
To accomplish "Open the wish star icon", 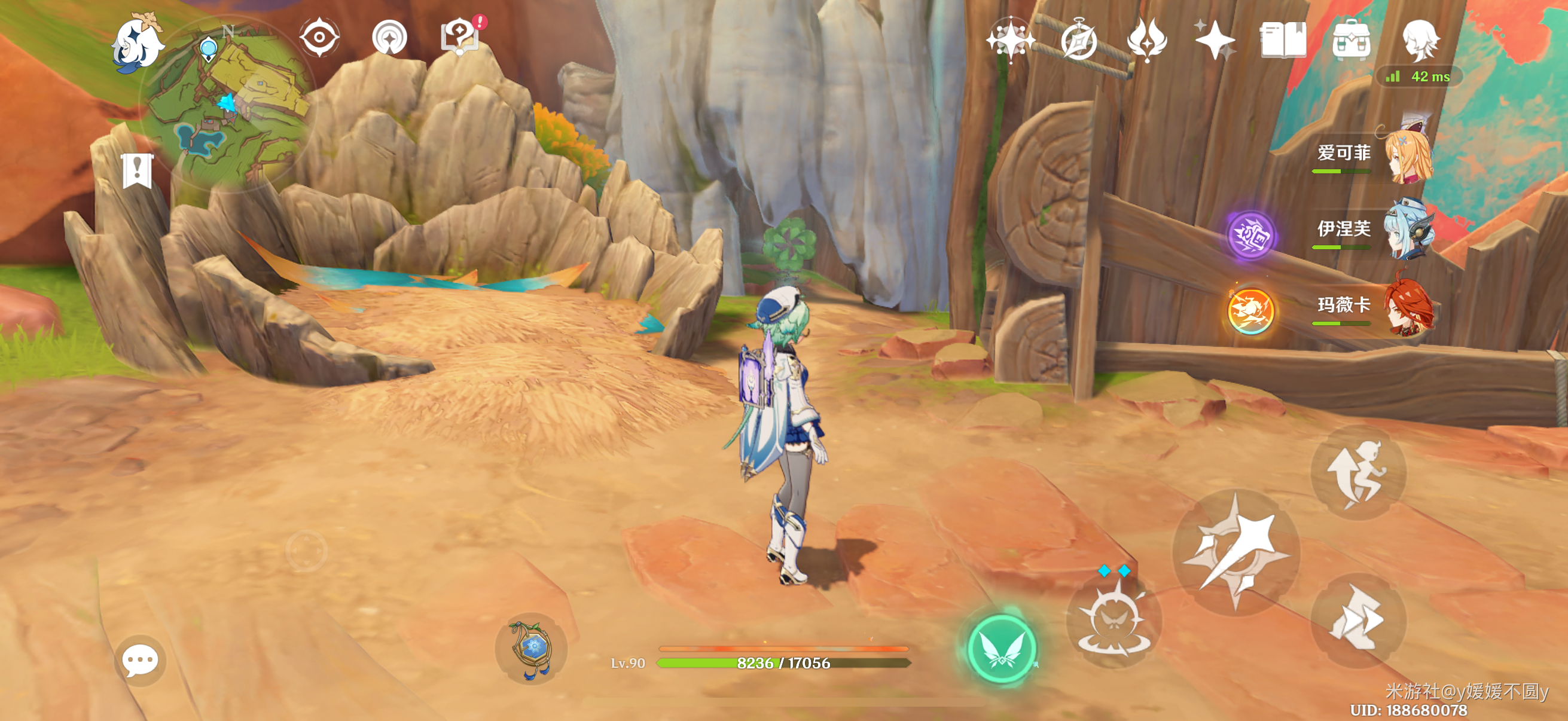I will point(1009,40).
